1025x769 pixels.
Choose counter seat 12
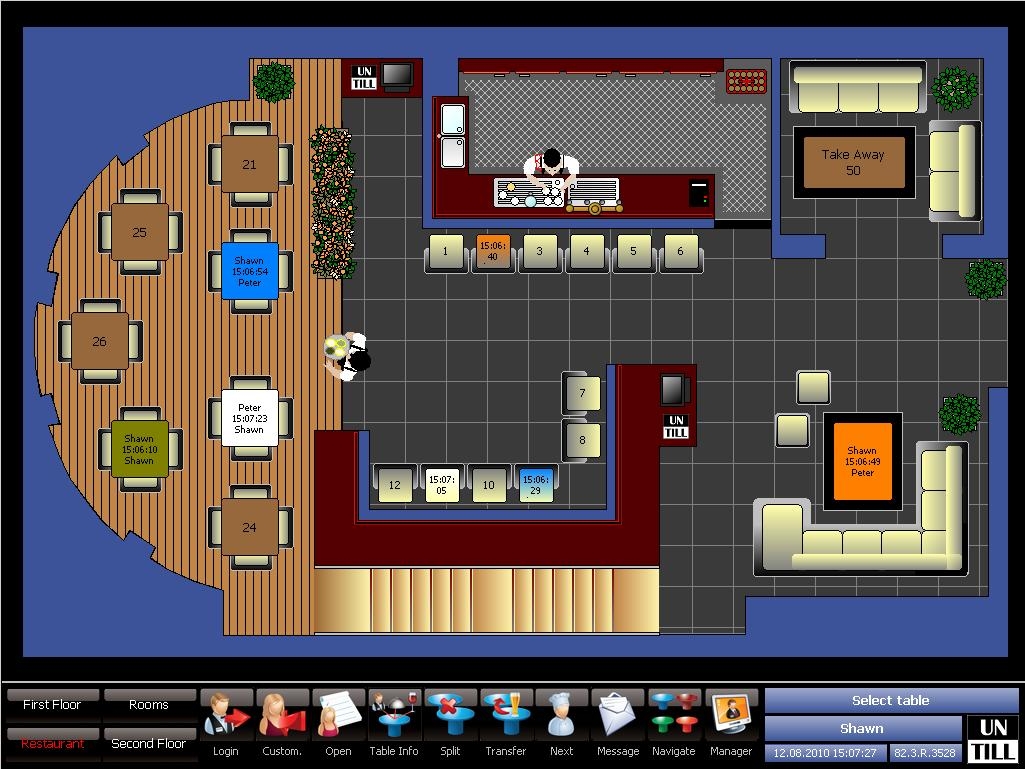click(395, 485)
